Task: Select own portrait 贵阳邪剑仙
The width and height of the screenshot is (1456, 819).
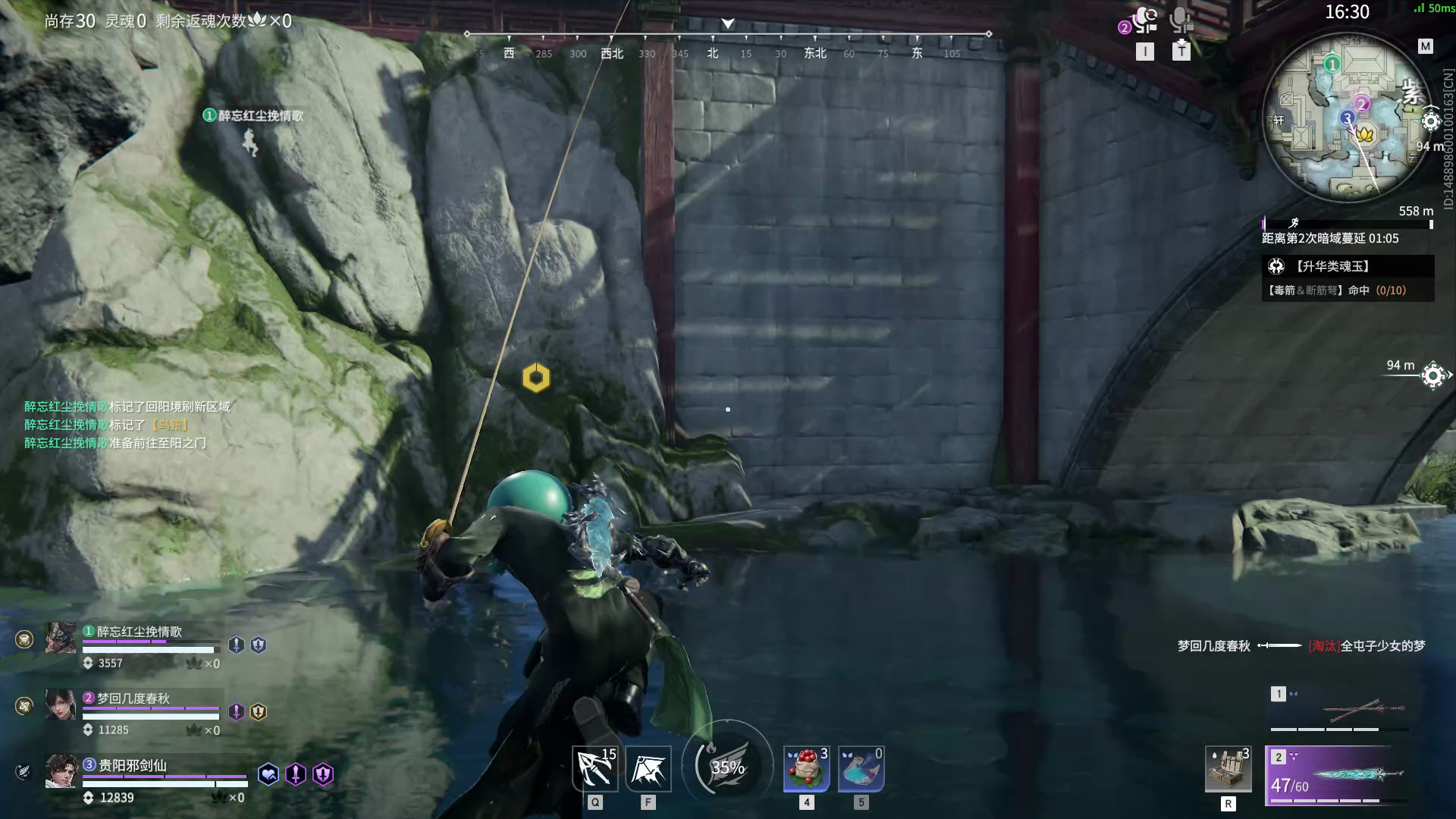Action: click(61, 771)
